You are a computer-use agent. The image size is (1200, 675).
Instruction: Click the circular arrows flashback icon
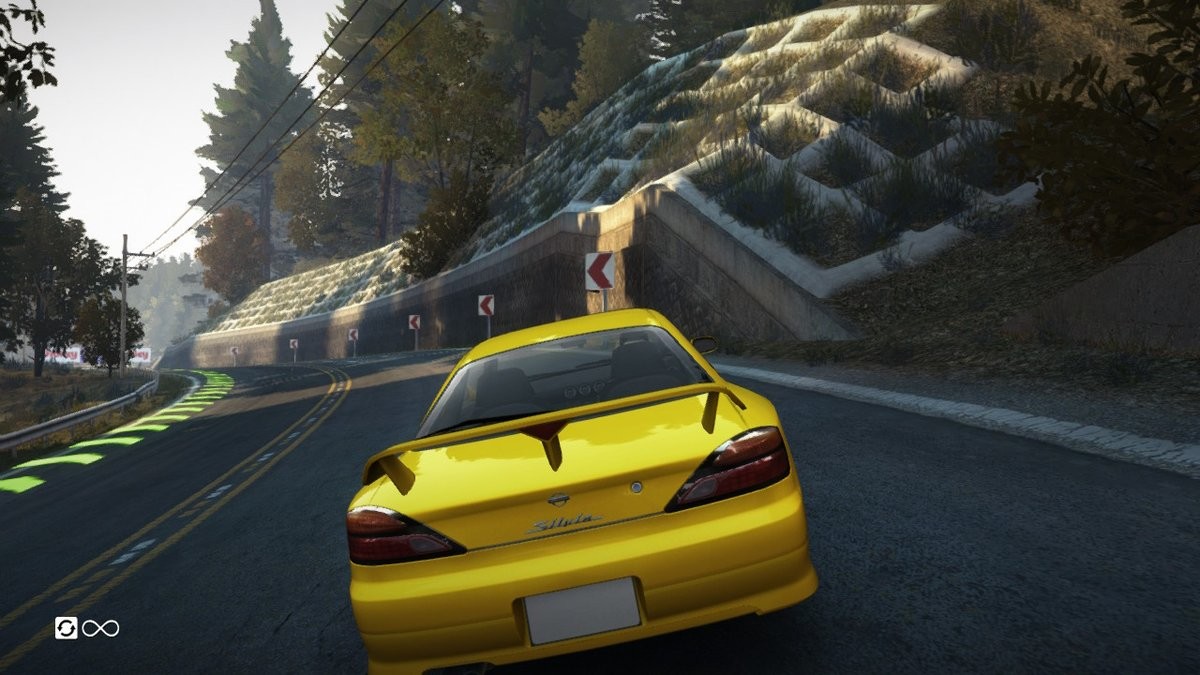[x=66, y=628]
